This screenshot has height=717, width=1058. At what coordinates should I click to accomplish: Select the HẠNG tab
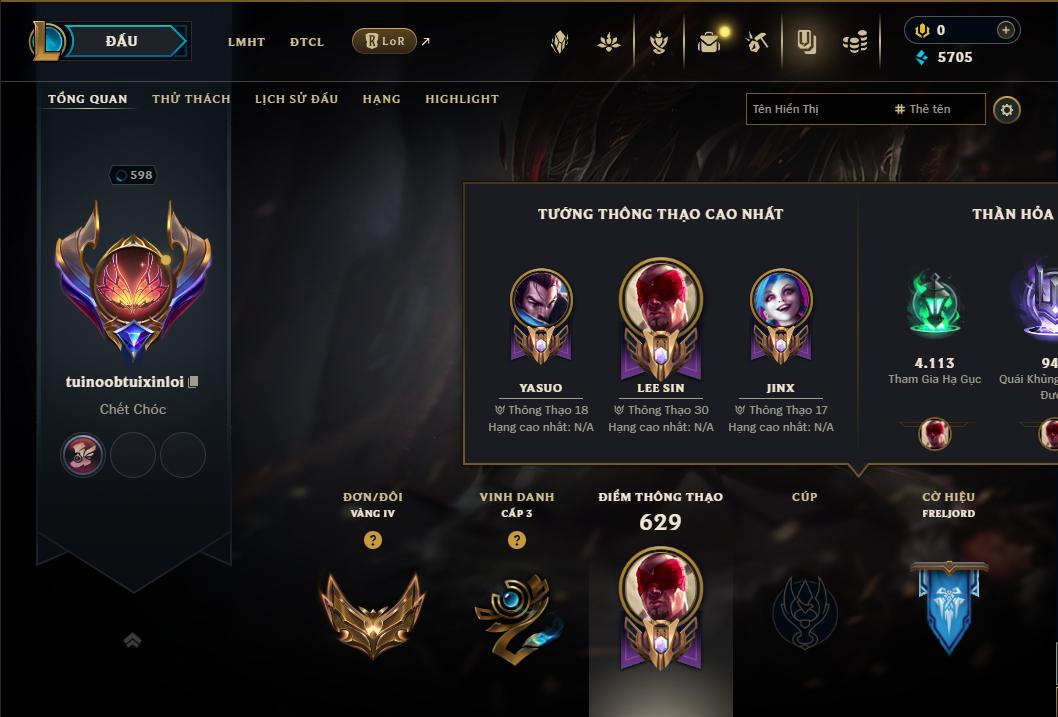(381, 99)
